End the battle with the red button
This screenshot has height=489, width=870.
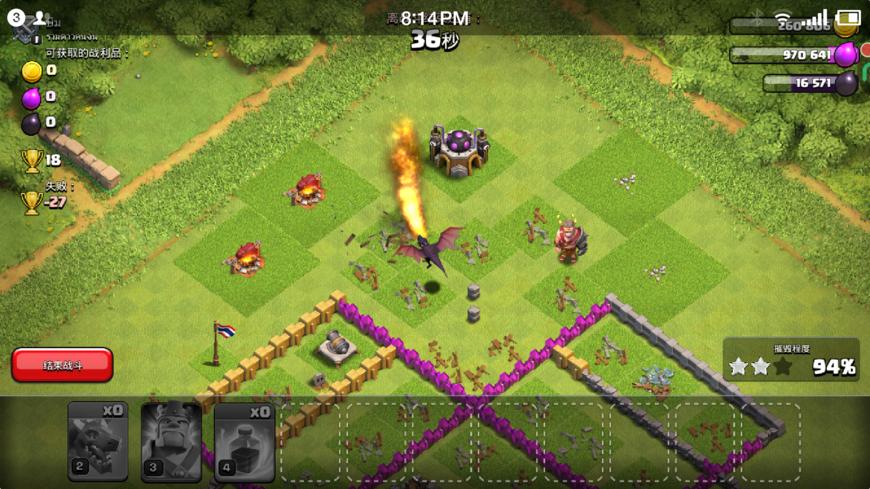pyautogui.click(x=62, y=365)
